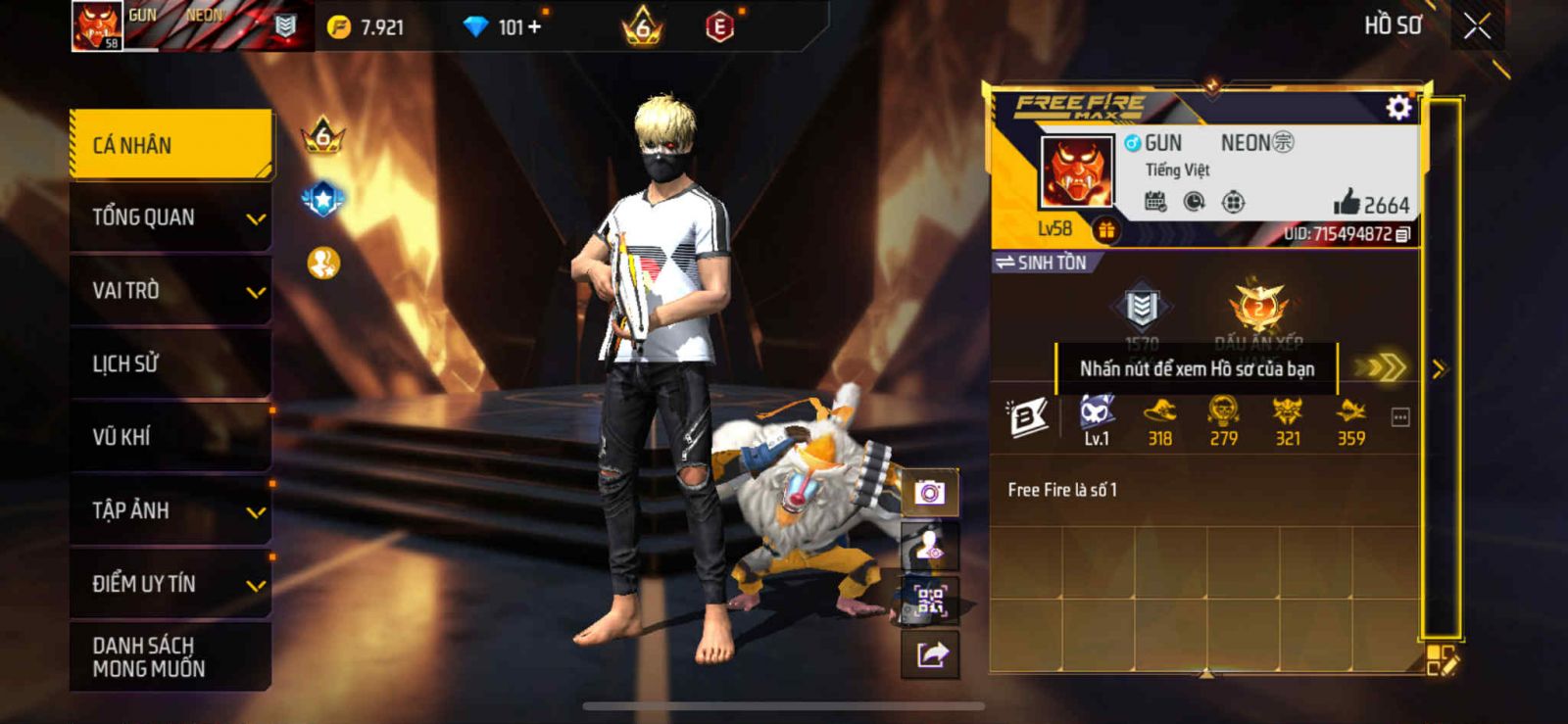Viewport: 1568px width, 724px height.
Task: Click the gold coin balance
Action: (x=367, y=27)
